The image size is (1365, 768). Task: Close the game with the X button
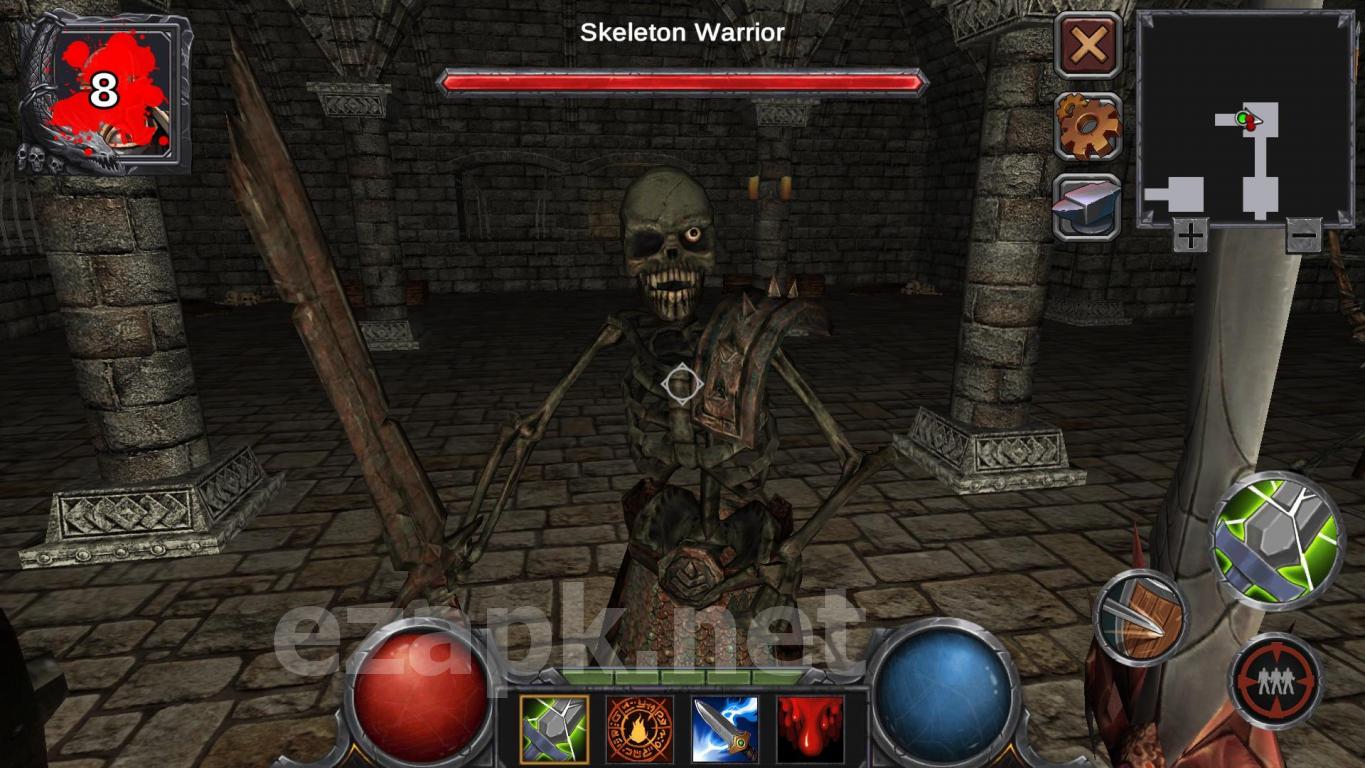(x=1088, y=45)
